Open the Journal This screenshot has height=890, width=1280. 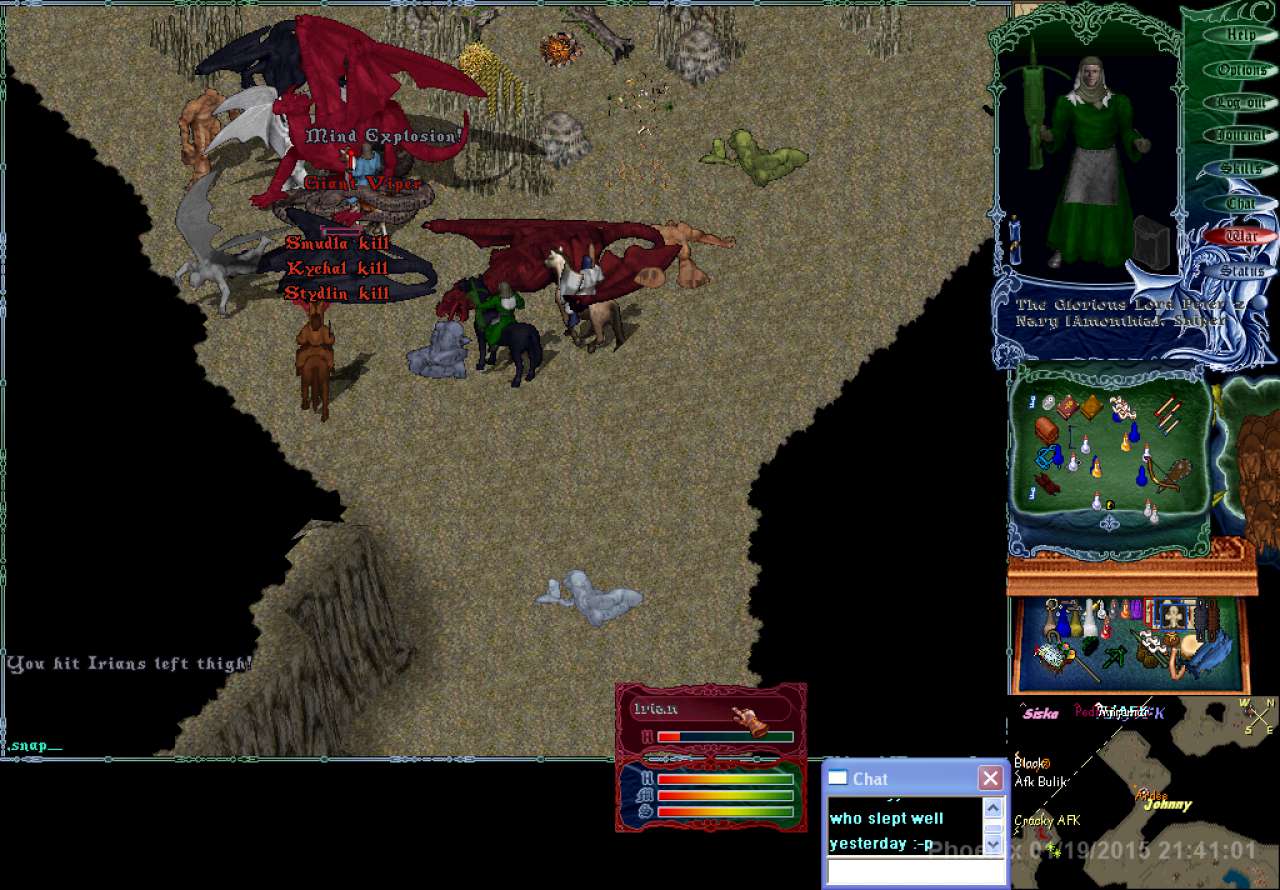tap(1241, 136)
